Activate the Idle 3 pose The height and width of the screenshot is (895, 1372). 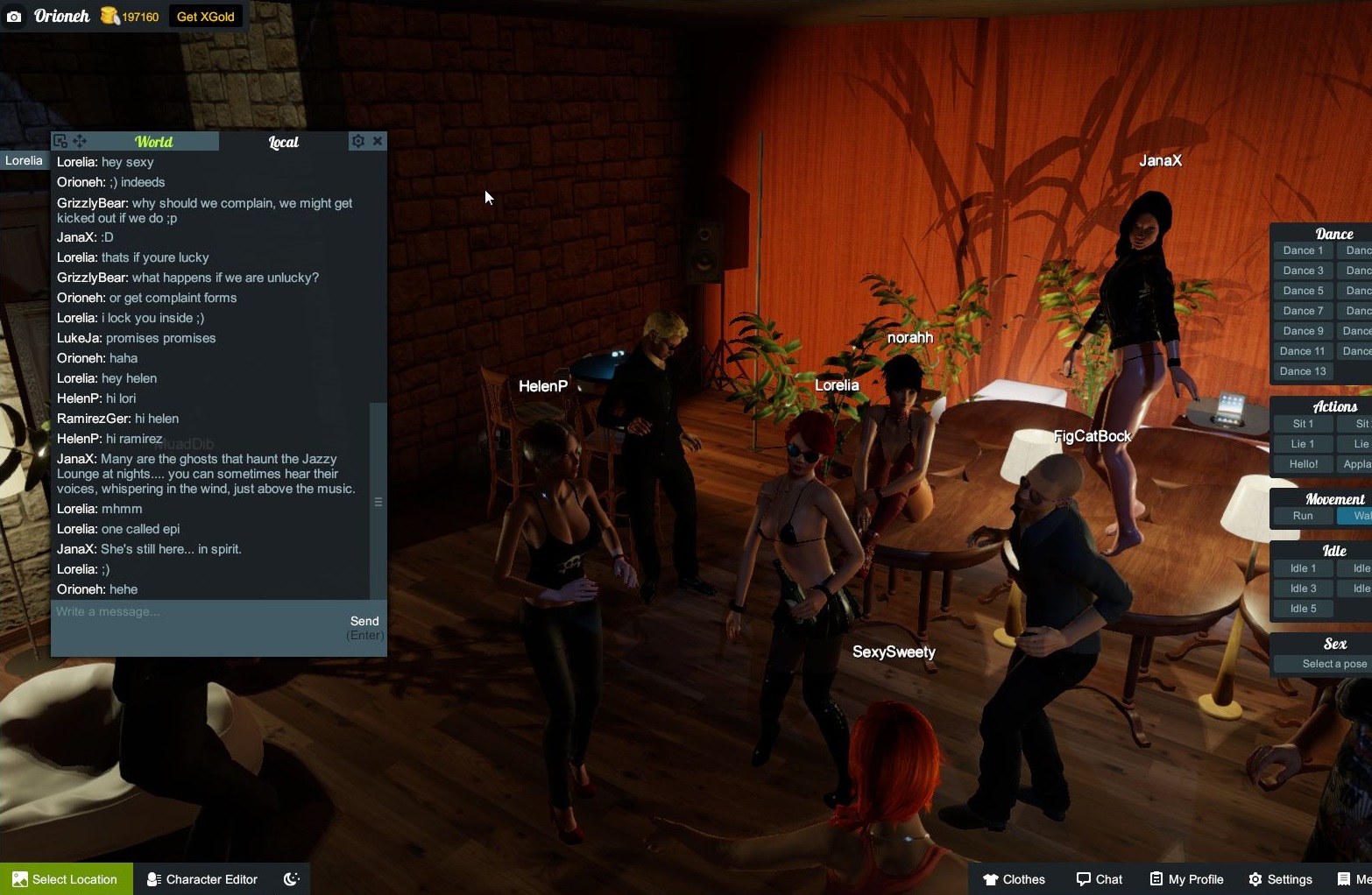click(x=1302, y=588)
